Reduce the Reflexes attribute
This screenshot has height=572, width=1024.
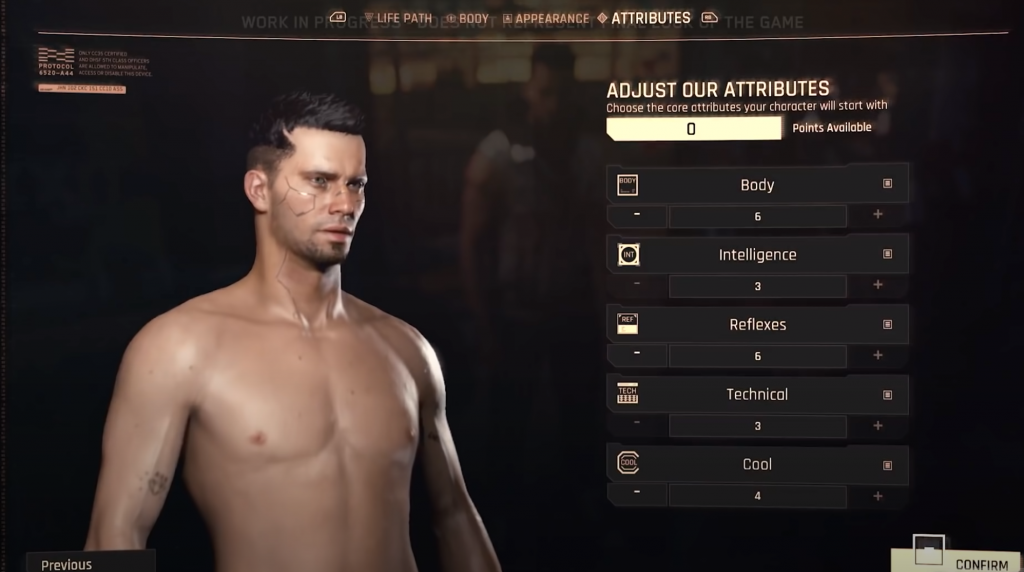[x=637, y=355]
